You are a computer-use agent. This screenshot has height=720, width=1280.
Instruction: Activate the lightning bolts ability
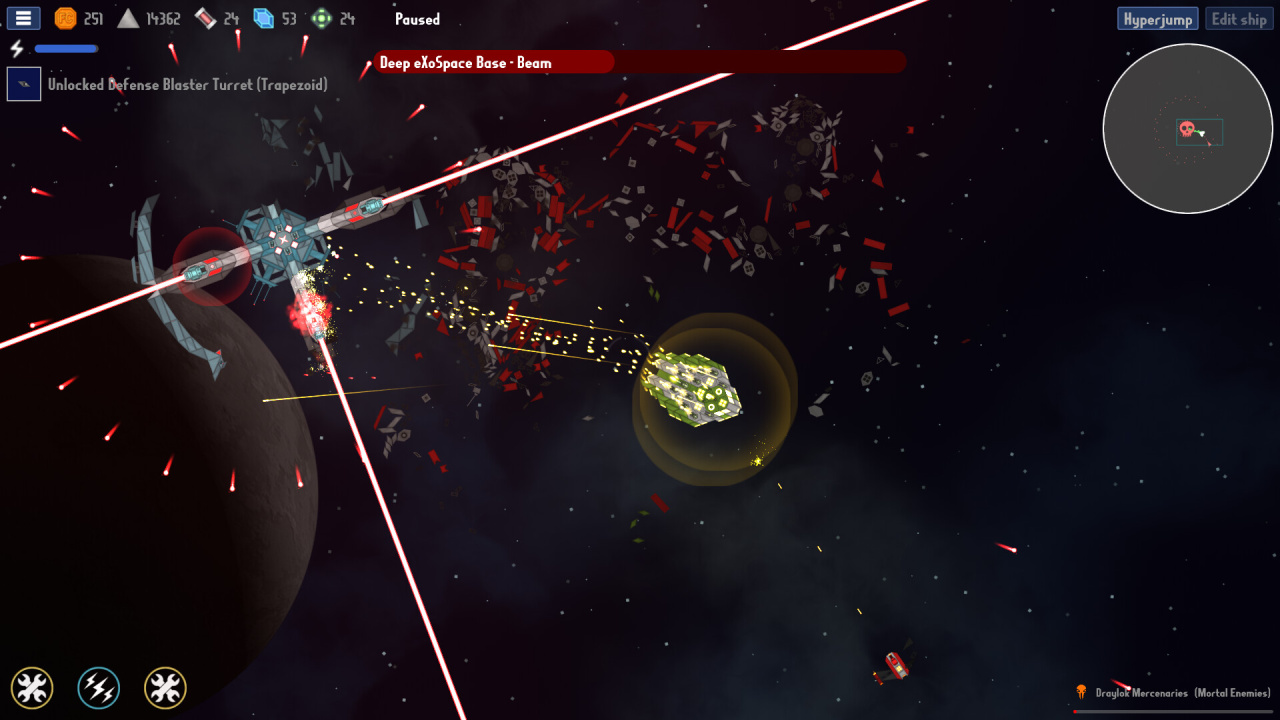pyautogui.click(x=99, y=688)
